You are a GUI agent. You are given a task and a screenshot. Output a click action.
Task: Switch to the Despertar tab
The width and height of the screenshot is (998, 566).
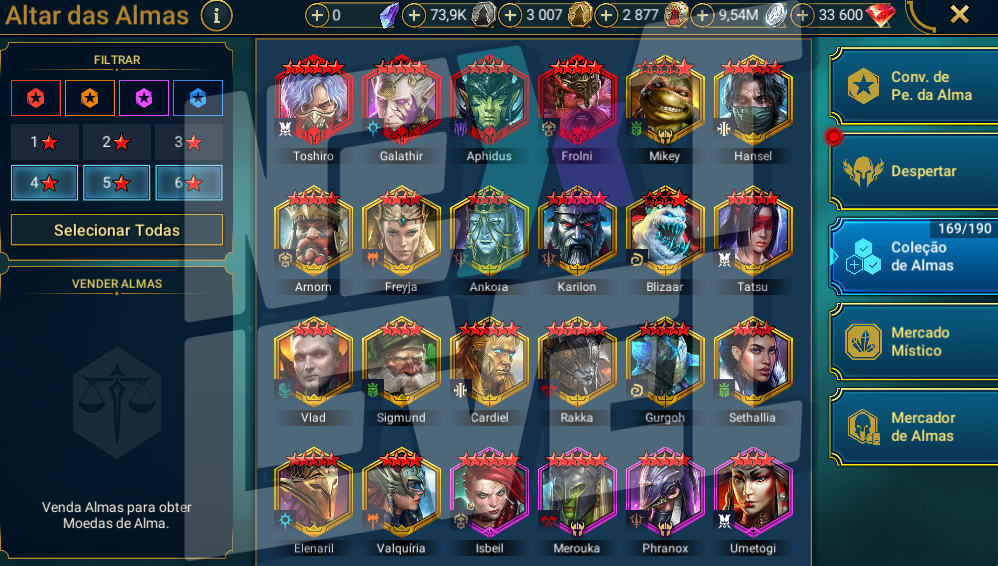(x=913, y=171)
